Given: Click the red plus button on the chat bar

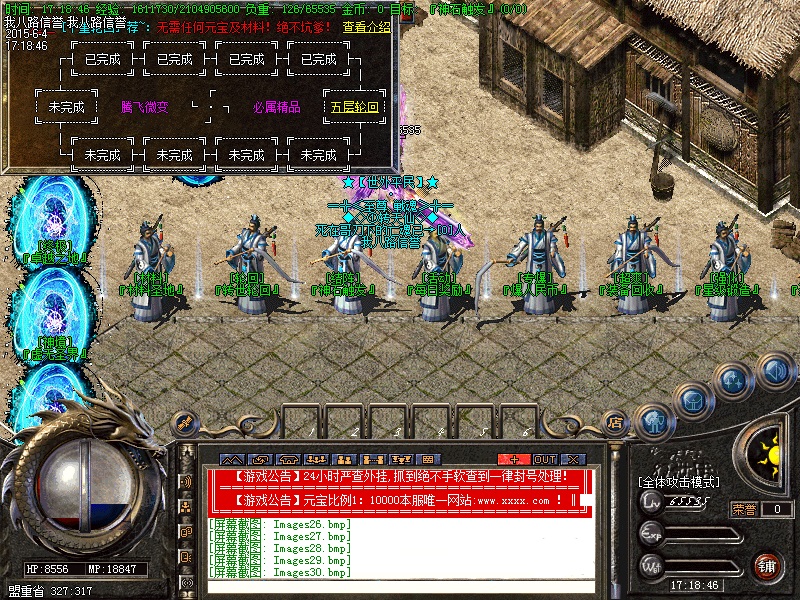Looking at the screenshot, I should coord(515,459).
